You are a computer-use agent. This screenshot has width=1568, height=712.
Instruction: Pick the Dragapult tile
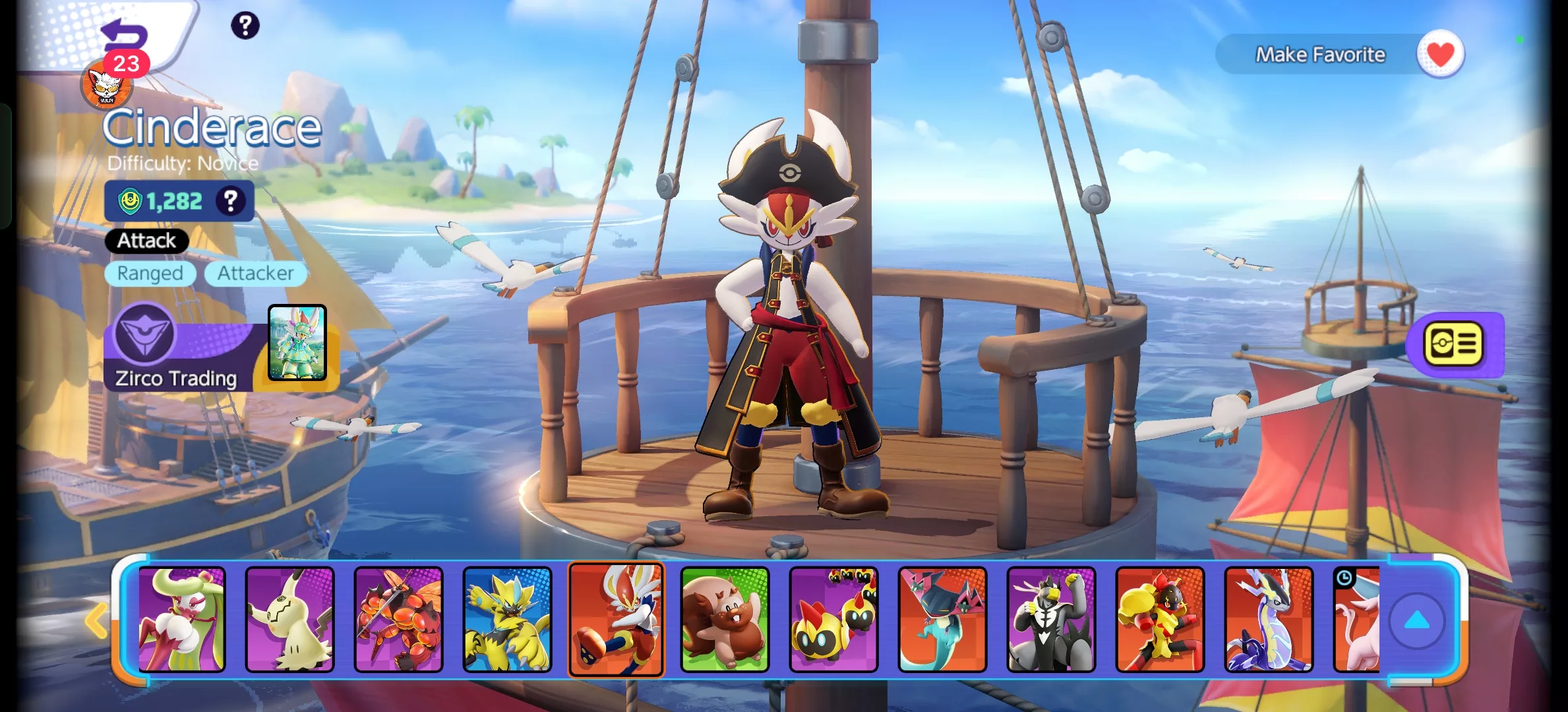coord(942,620)
